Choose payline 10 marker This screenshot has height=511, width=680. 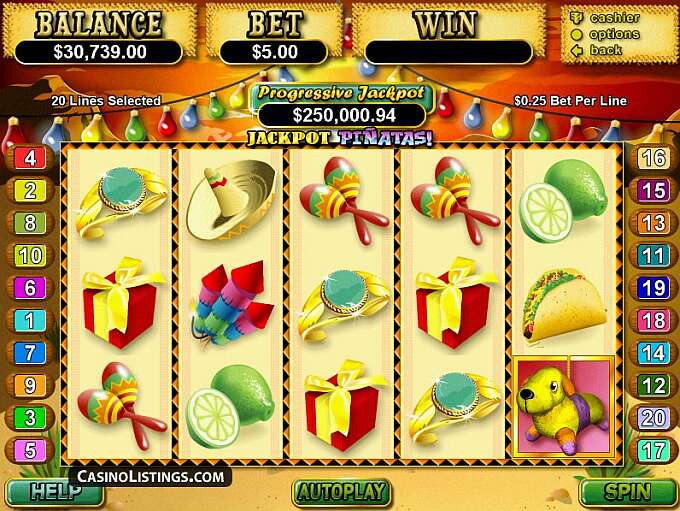tap(30, 256)
